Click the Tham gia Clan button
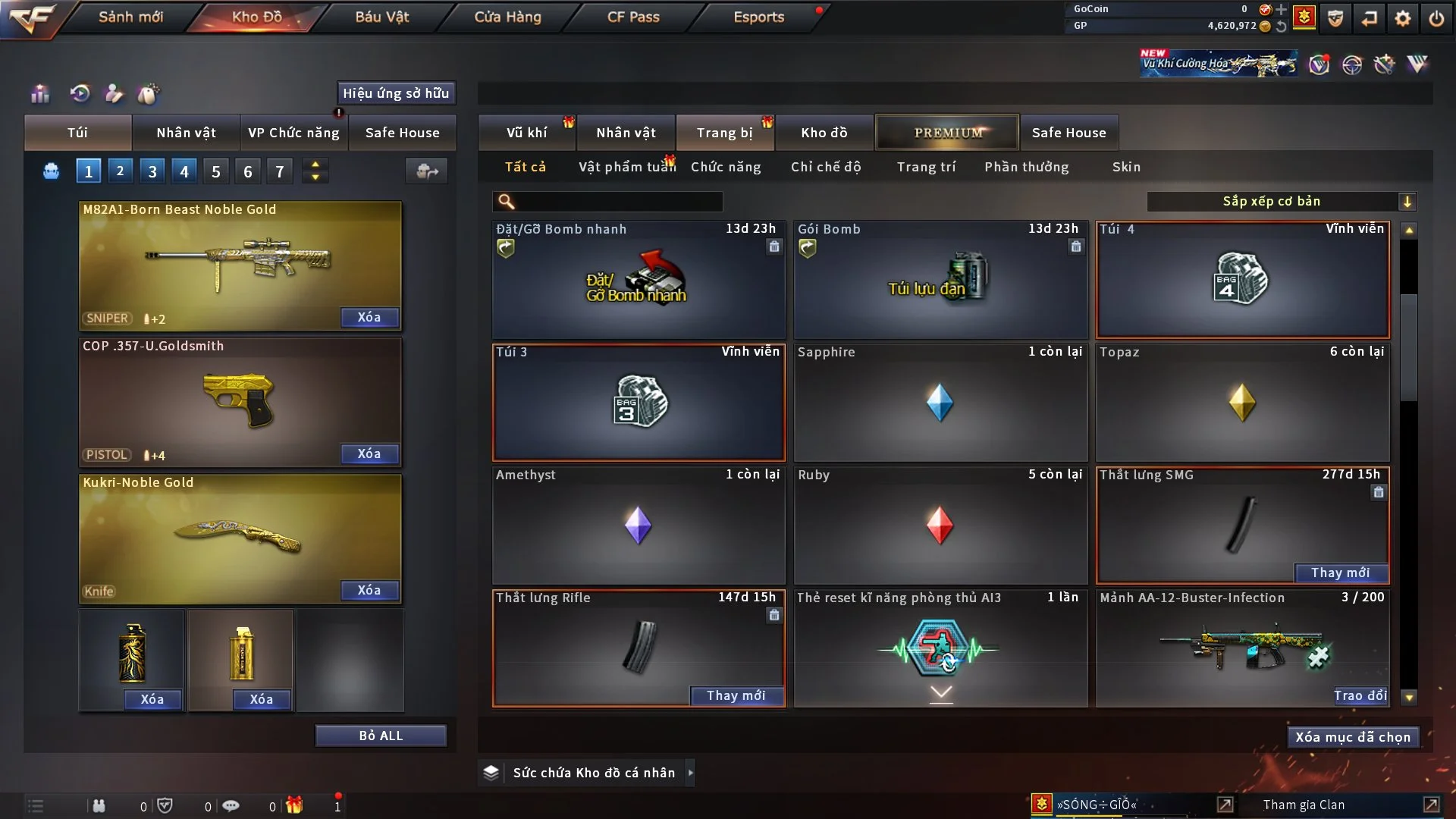The width and height of the screenshot is (1456, 819). [x=1304, y=805]
